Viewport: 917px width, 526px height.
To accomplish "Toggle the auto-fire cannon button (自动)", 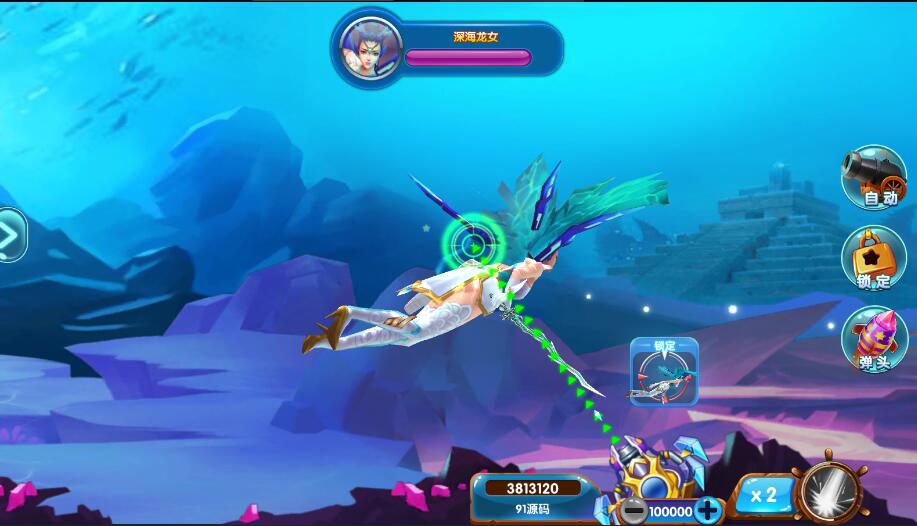I will (872, 177).
